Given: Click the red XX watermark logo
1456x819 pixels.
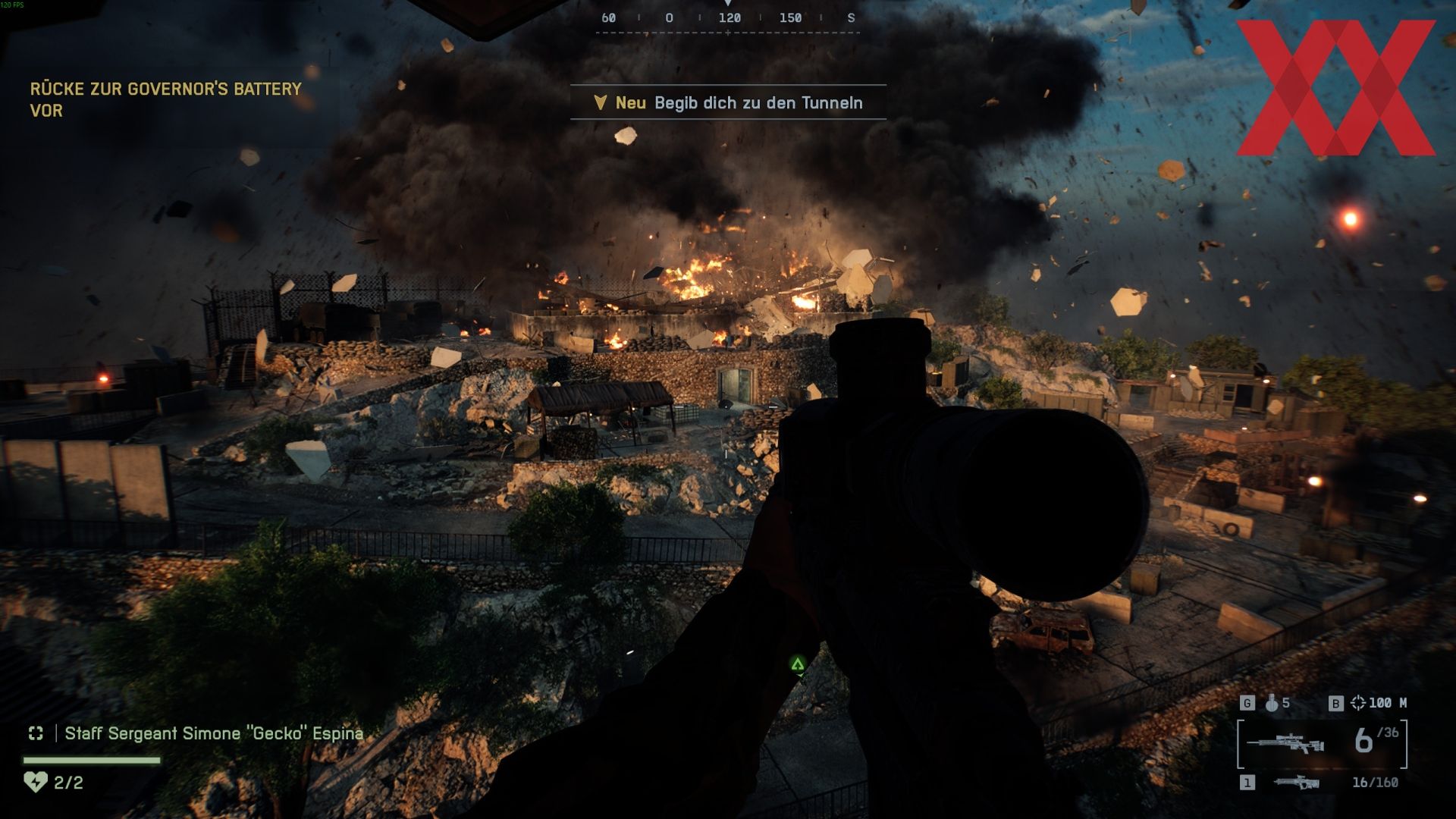Looking at the screenshot, I should [1335, 87].
